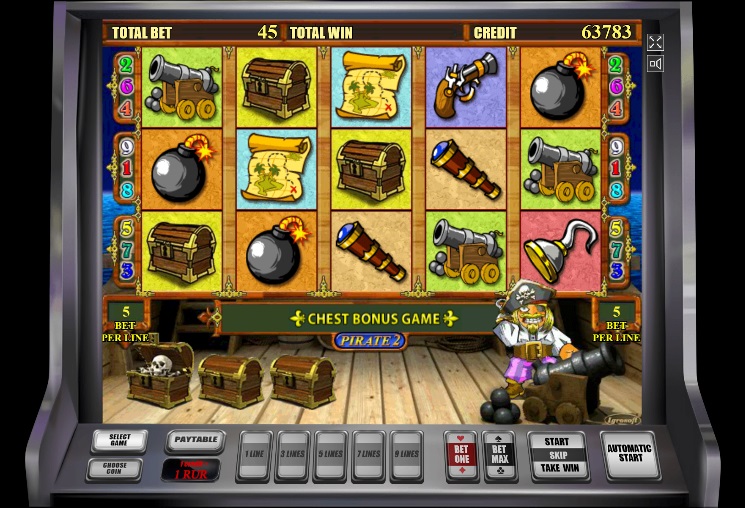Select the 1 Line button
Viewport: 745px width, 508px height.
pyautogui.click(x=254, y=455)
